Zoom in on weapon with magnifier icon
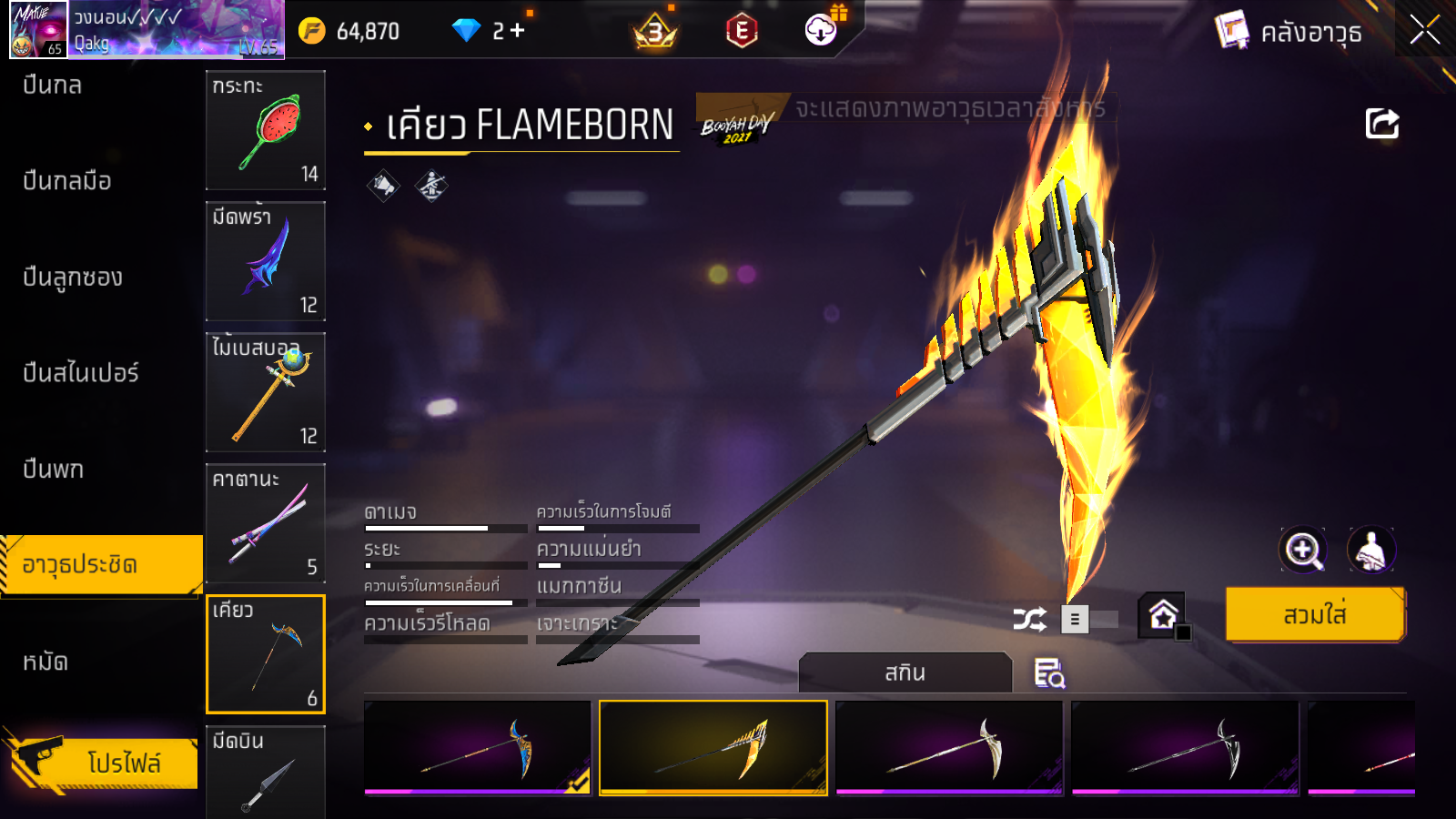Screen dimensions: 1456x819 pos(1303,550)
